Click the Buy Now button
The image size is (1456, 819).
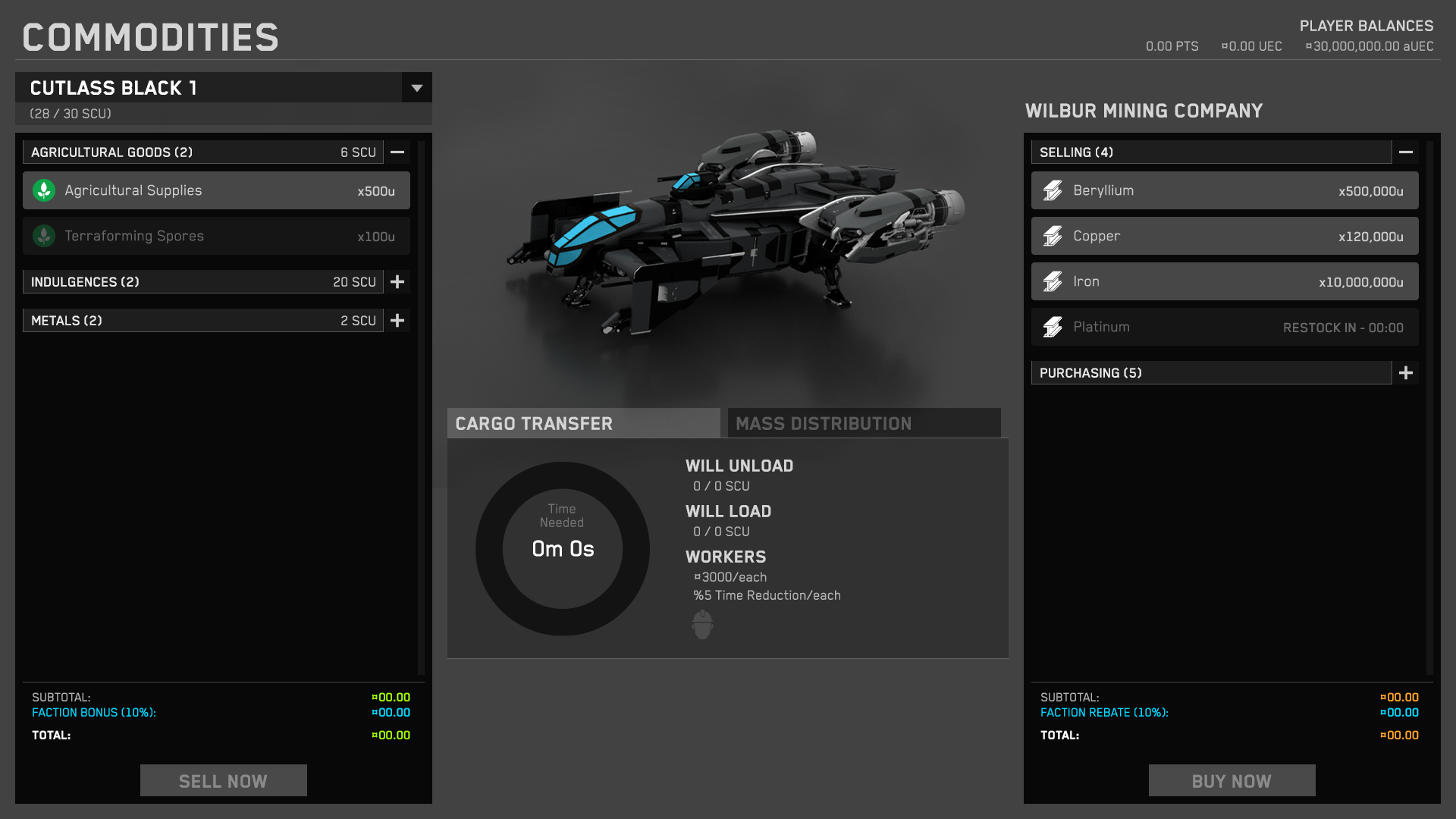1232,780
